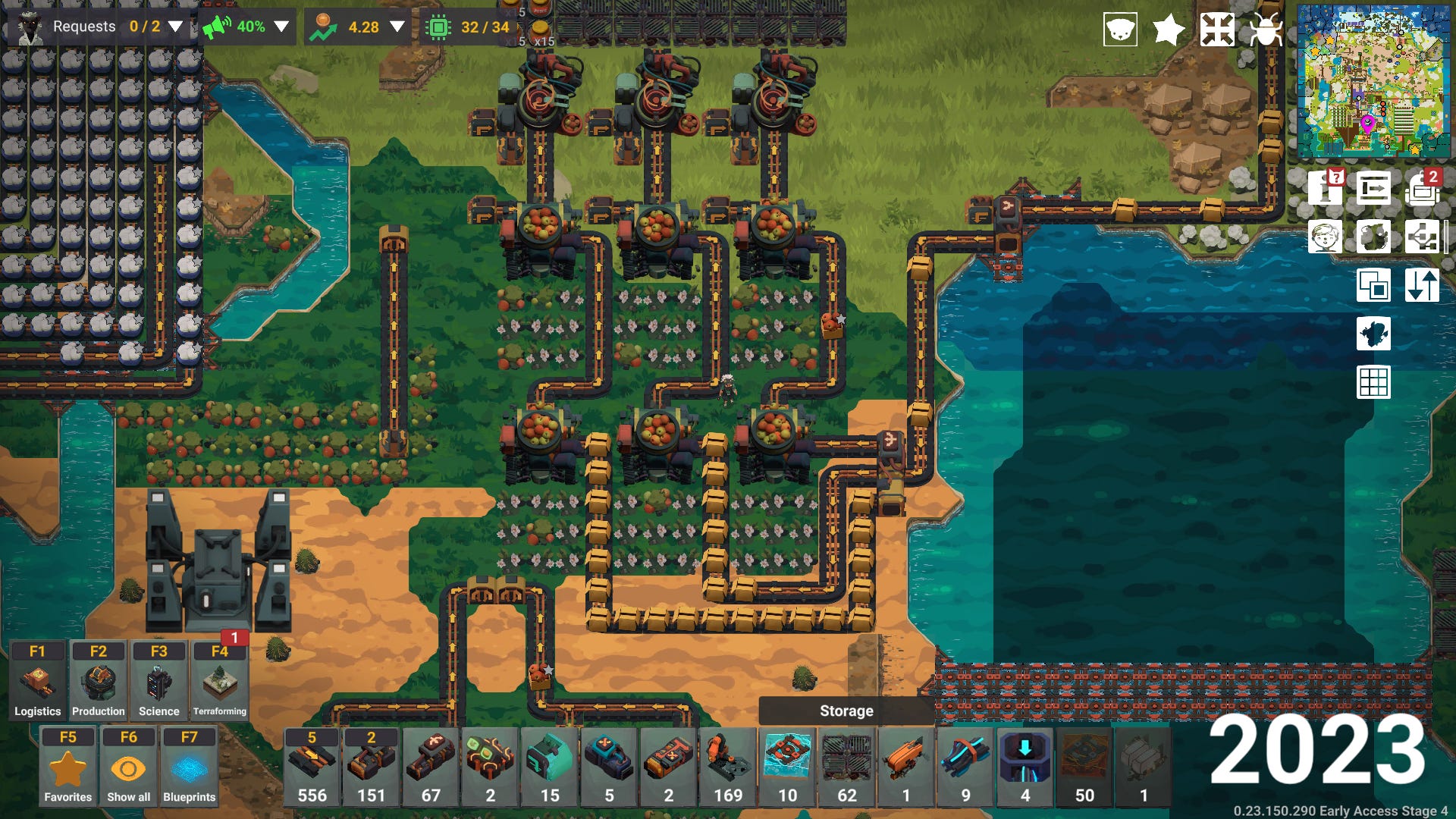Switch to the Production category

coord(98,681)
